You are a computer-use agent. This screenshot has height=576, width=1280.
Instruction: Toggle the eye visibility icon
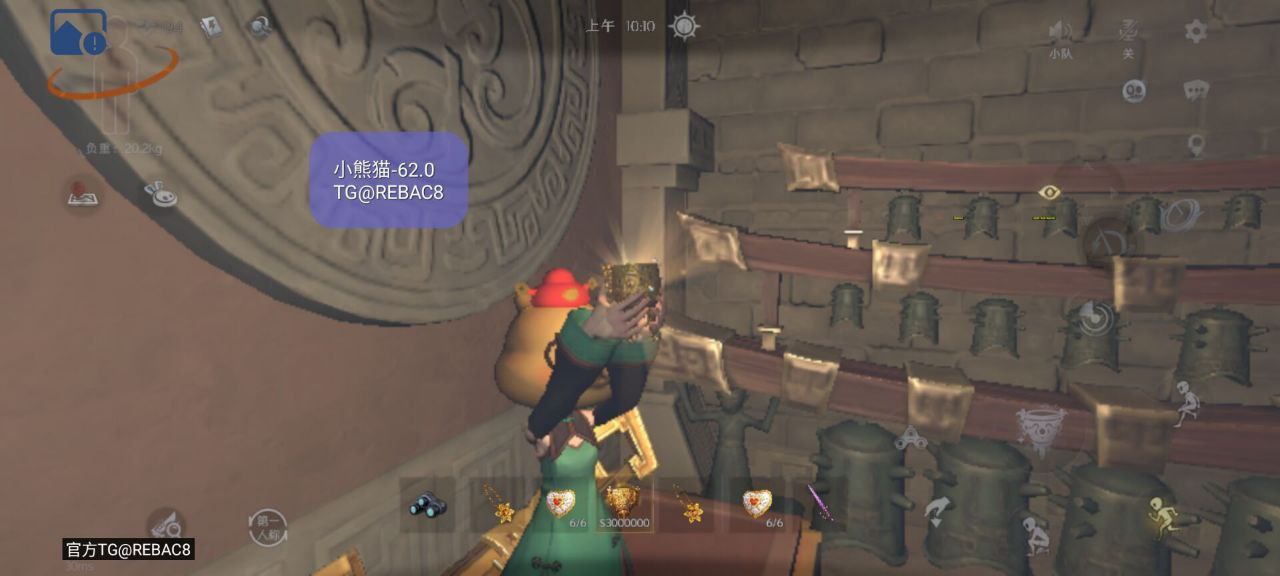tap(1048, 192)
